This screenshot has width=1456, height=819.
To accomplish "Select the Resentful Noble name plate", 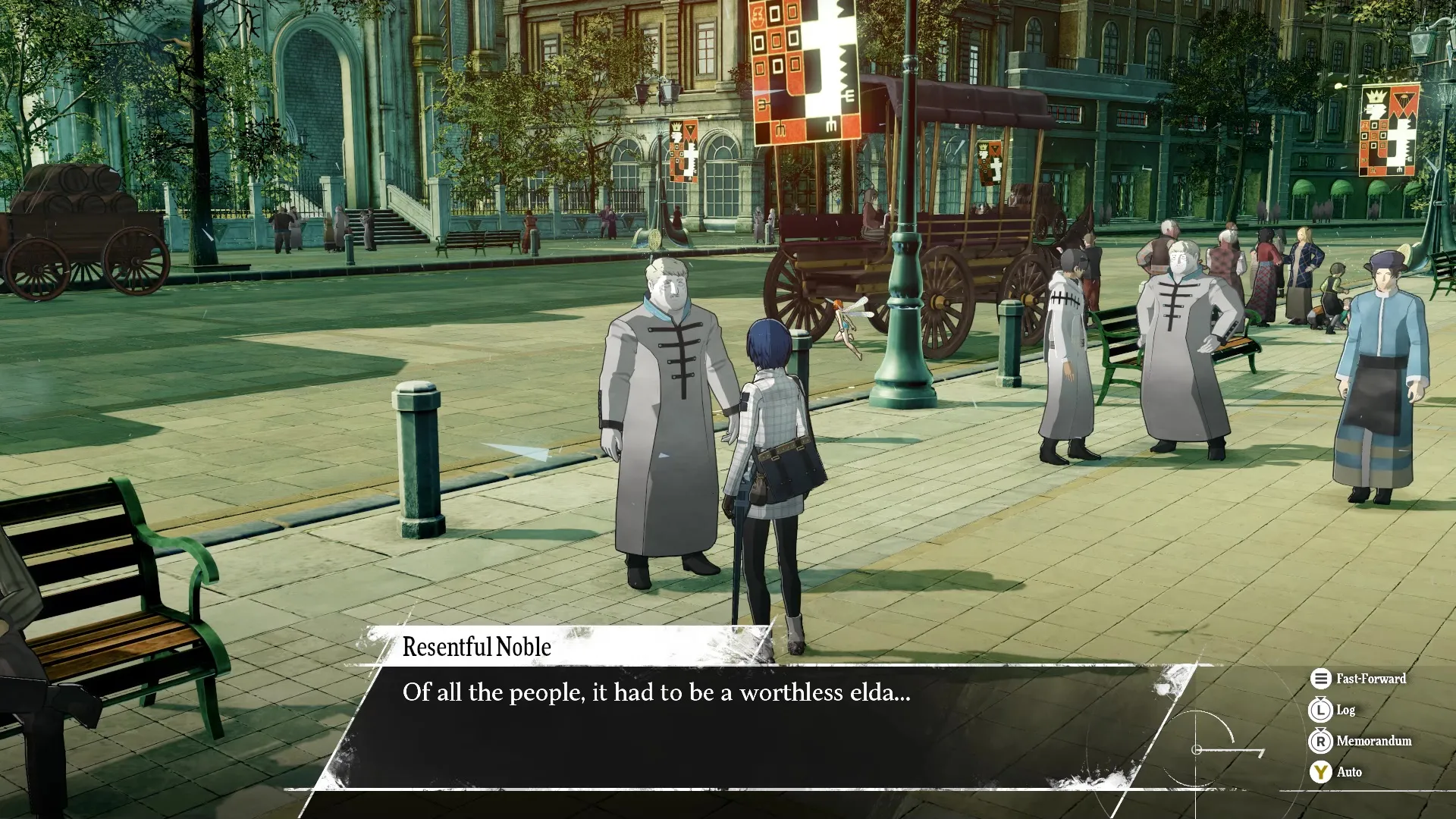I will click(476, 647).
